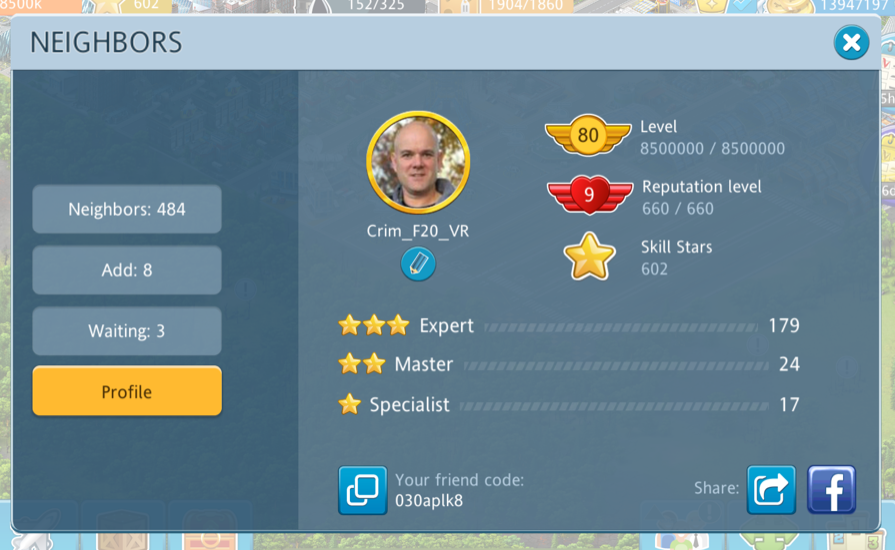The width and height of the screenshot is (895, 550).
Task: Share on Facebook
Action: (831, 490)
